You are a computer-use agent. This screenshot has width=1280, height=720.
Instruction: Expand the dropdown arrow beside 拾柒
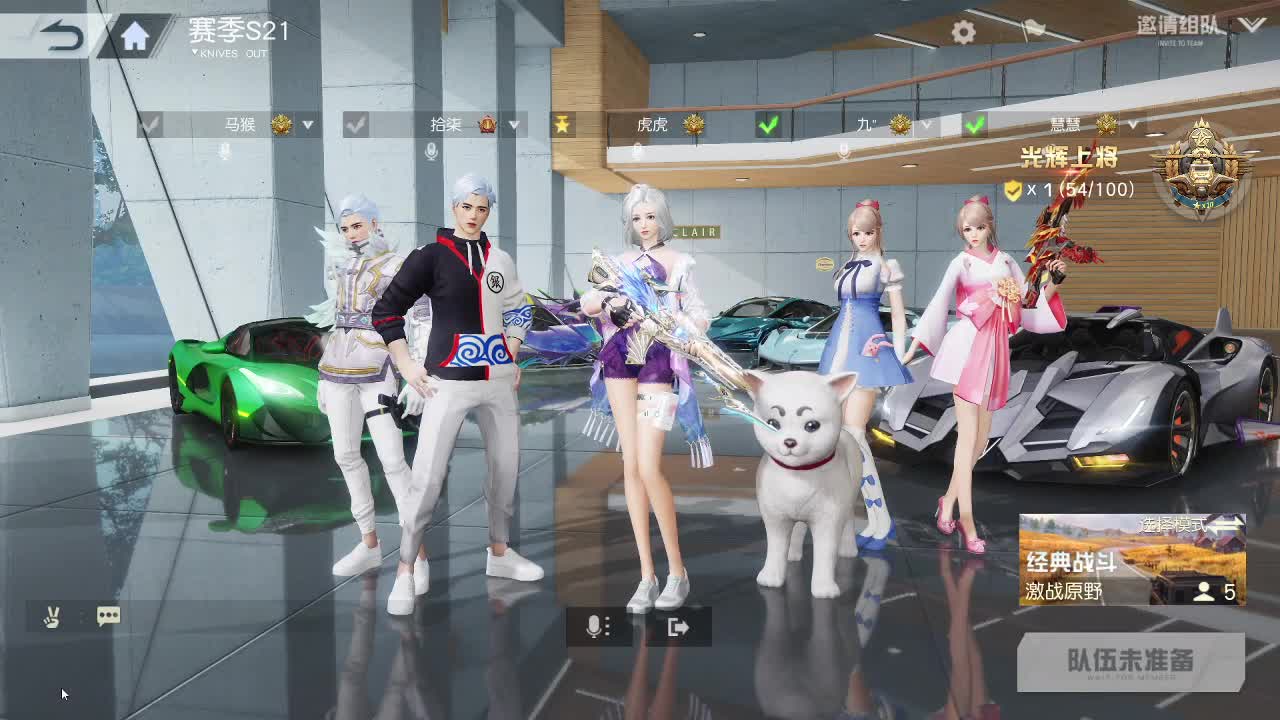click(514, 126)
